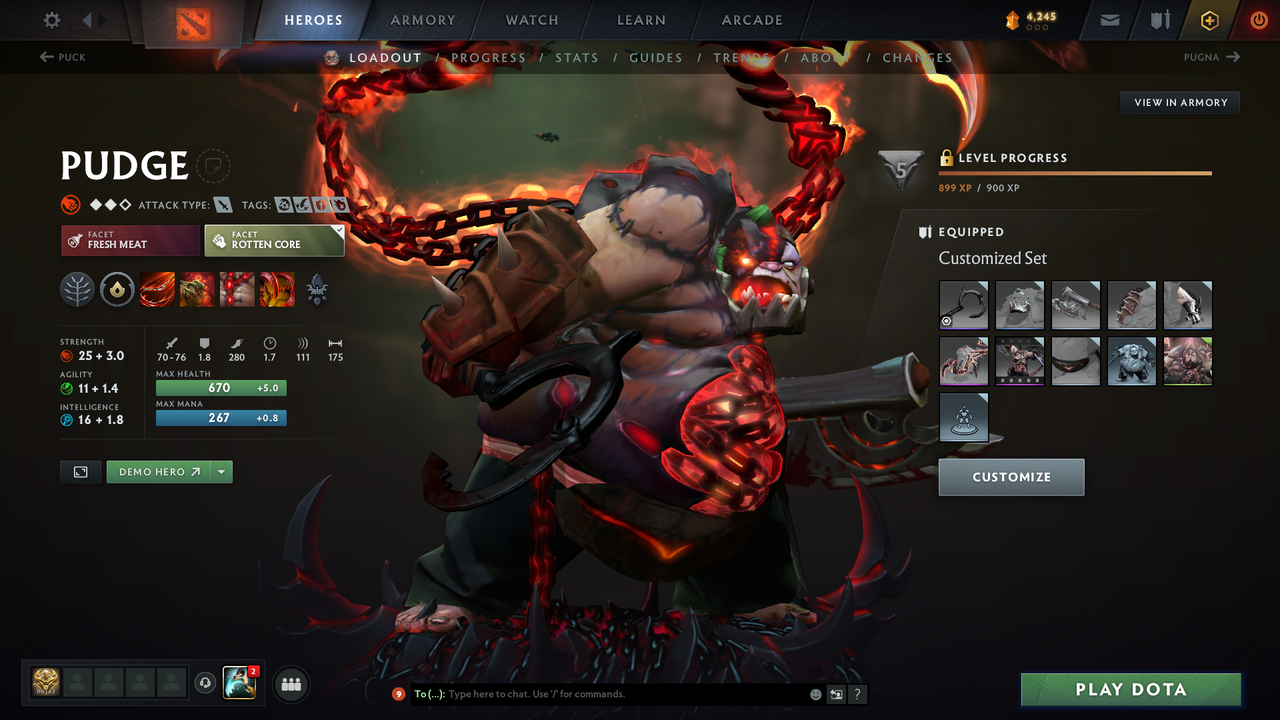This screenshot has width=1280, height=720.
Task: Open the STATS section for Pudge
Action: (577, 57)
